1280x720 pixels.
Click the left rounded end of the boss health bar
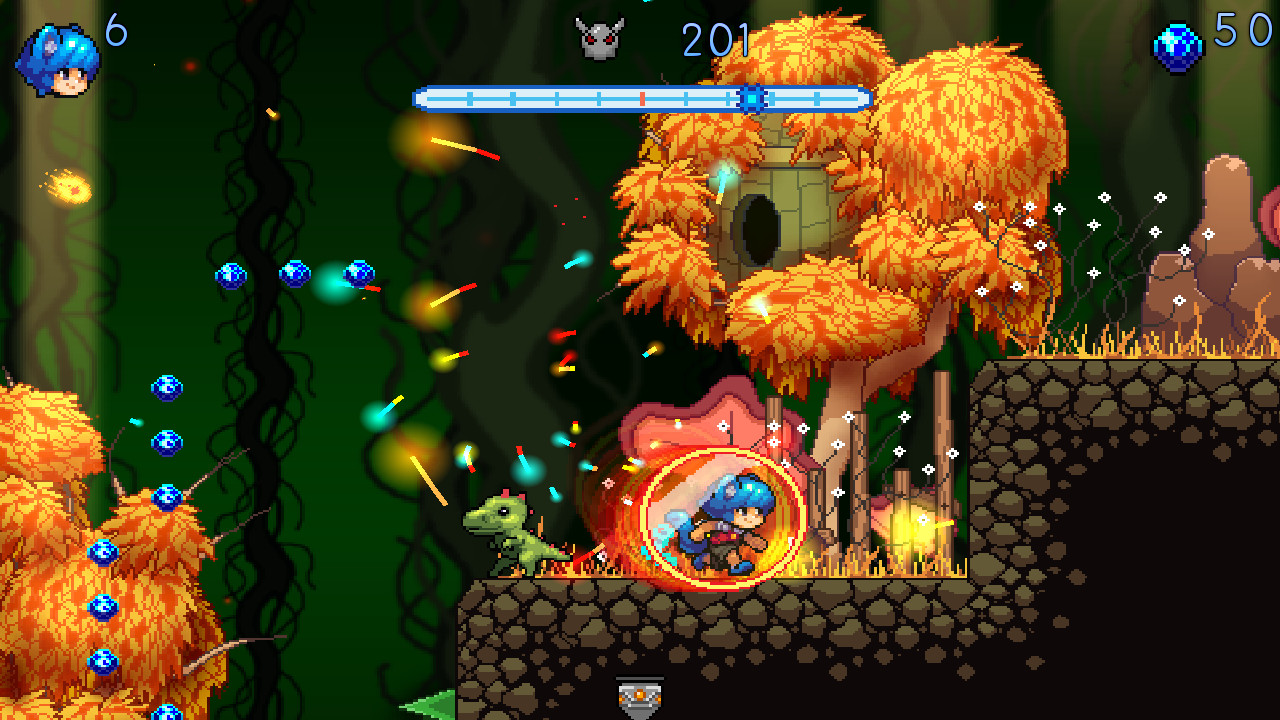(418, 98)
